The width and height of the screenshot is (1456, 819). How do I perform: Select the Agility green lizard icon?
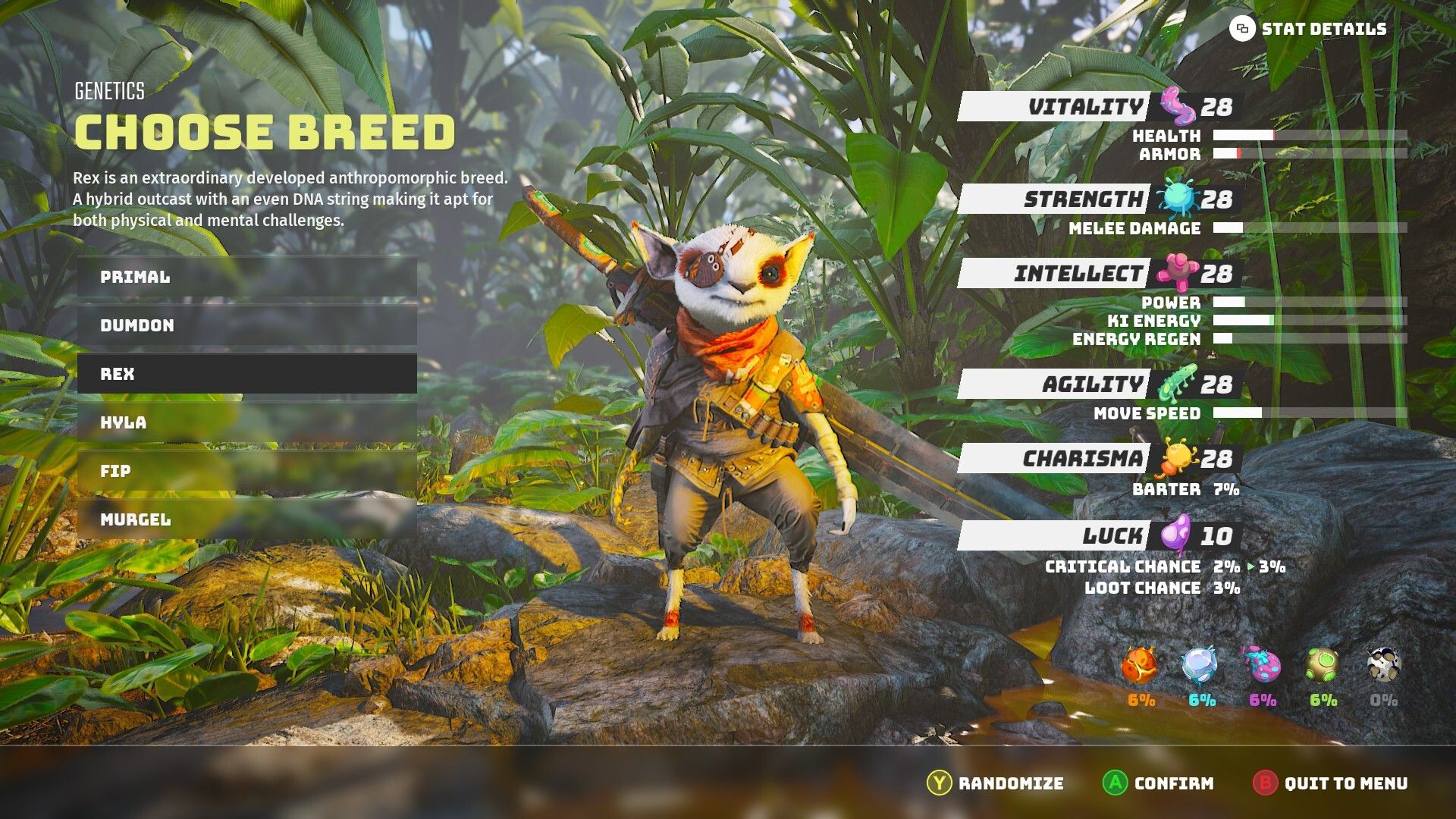[x=1178, y=383]
